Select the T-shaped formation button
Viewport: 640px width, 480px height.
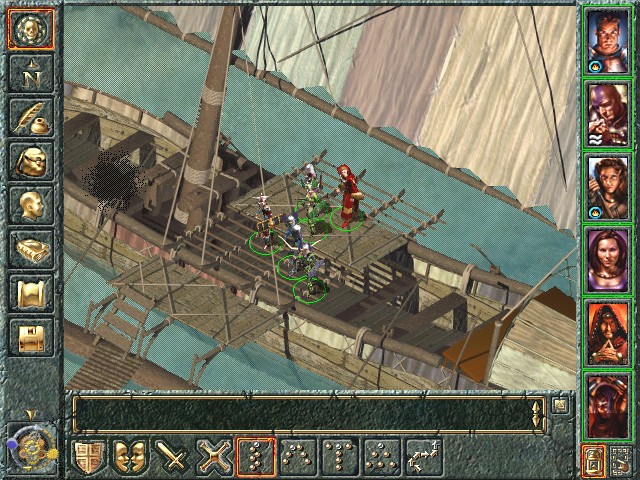pyautogui.click(x=340, y=457)
